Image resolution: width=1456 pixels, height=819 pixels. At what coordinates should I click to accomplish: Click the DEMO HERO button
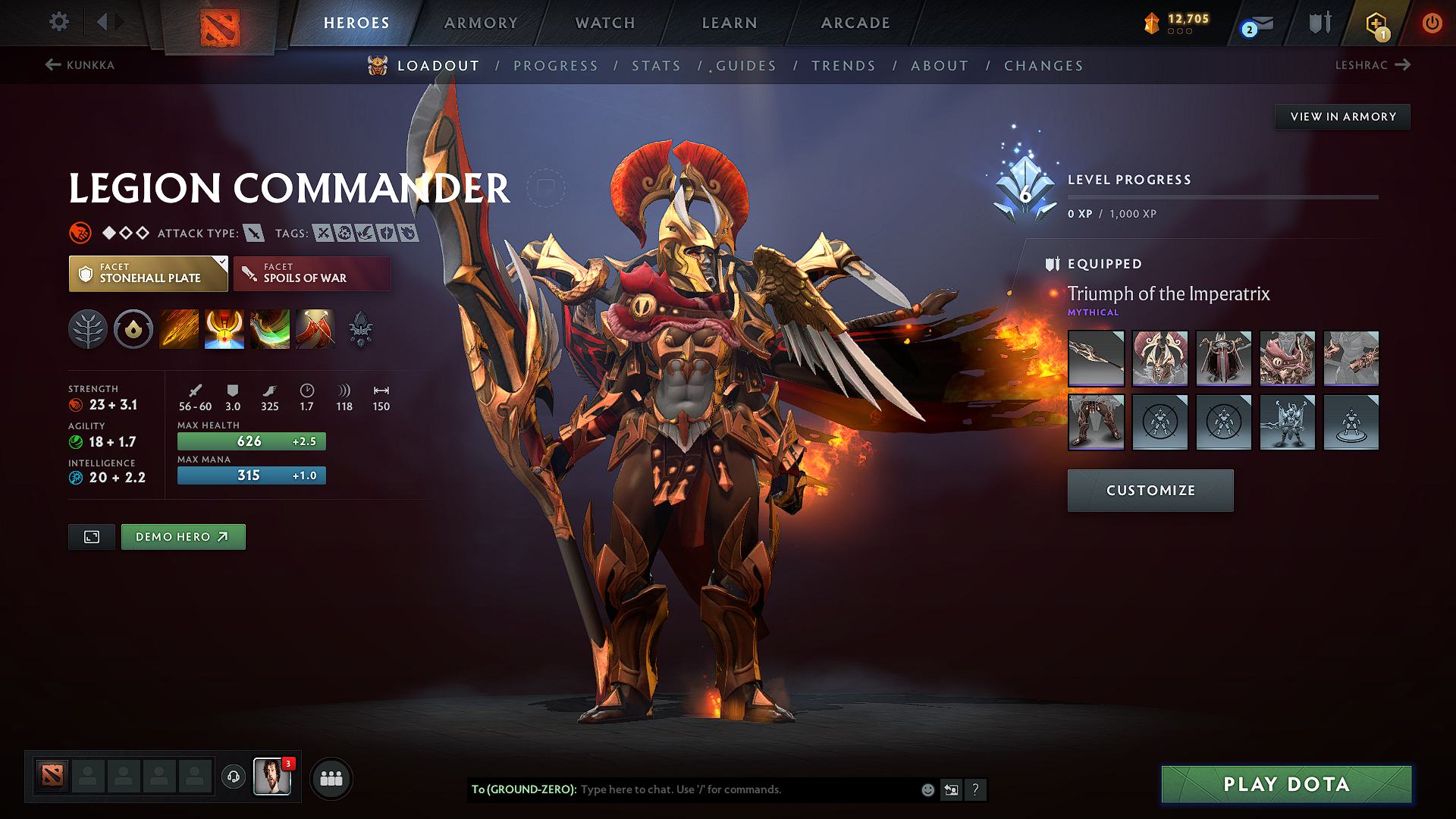[183, 536]
